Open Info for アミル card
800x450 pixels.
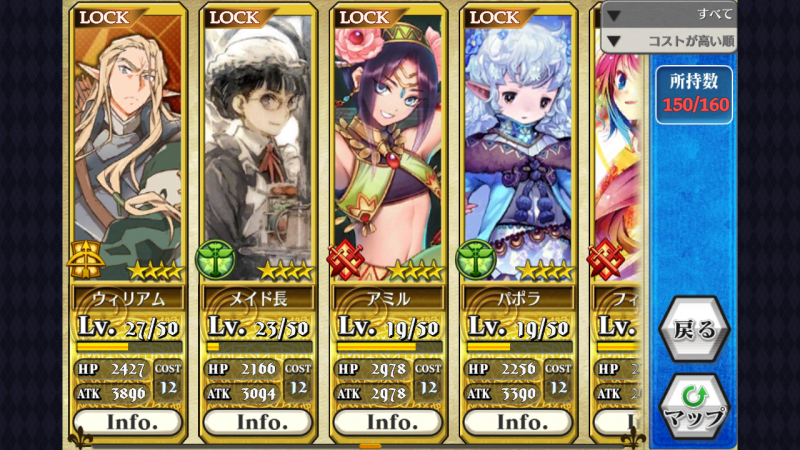(388, 422)
